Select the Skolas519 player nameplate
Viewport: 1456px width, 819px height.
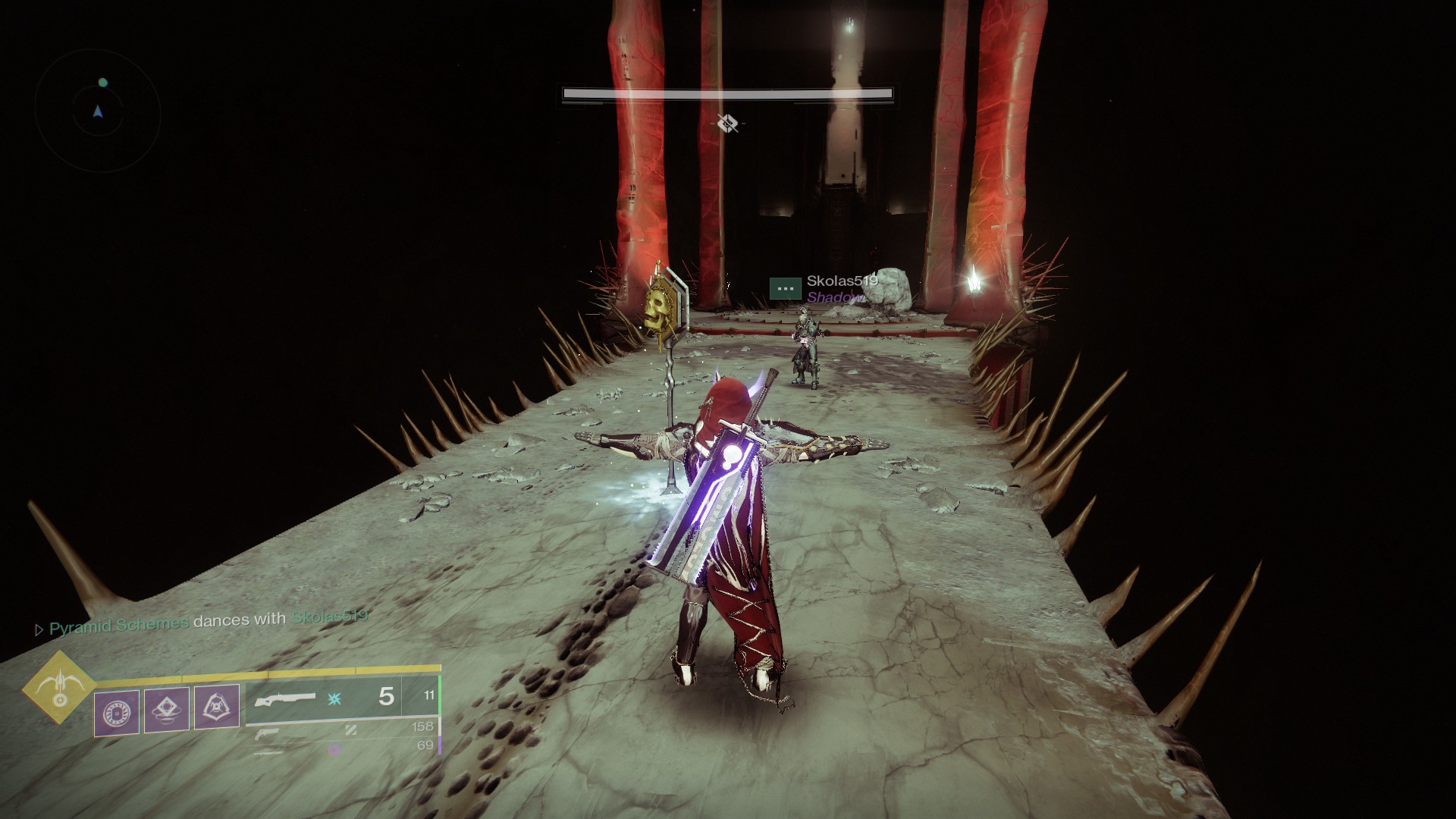842,281
